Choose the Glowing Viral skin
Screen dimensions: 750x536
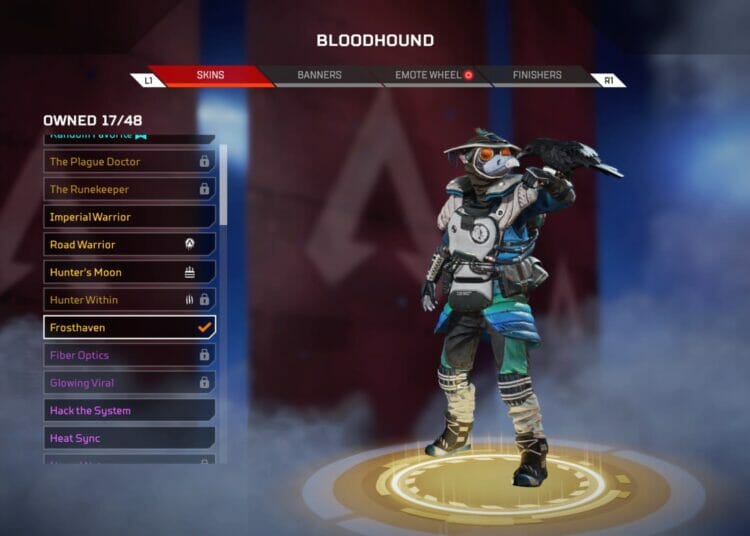click(129, 383)
